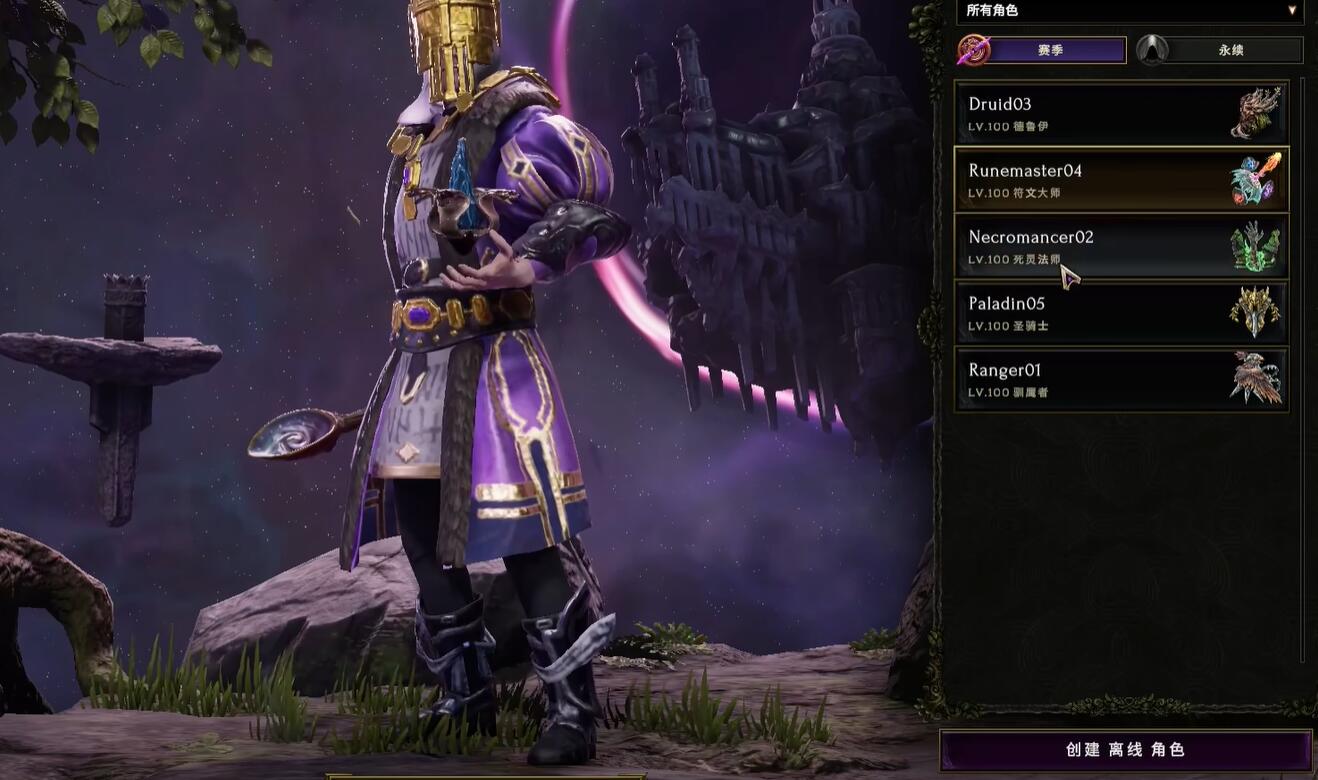Select the Druid03 character
Screen dimensions: 1318x780
click(x=1120, y=113)
